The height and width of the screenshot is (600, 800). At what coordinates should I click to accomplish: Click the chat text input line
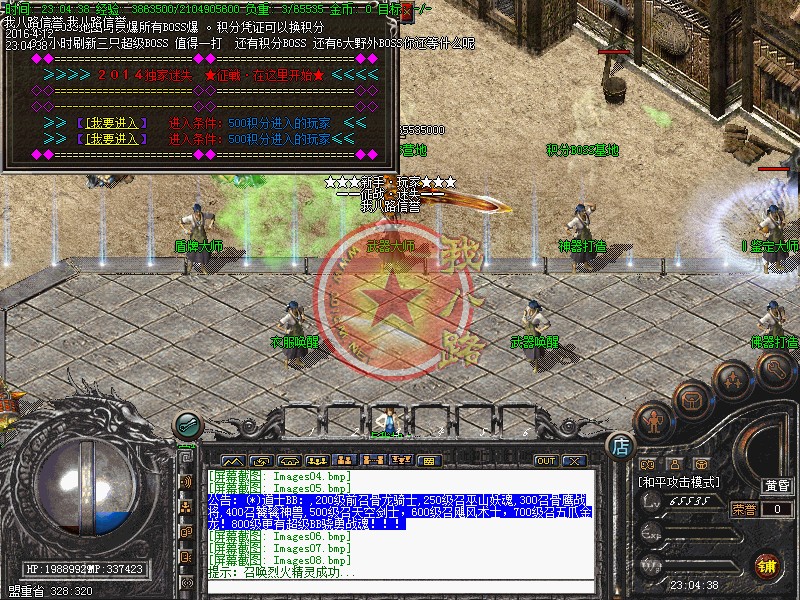pyautogui.click(x=400, y=586)
